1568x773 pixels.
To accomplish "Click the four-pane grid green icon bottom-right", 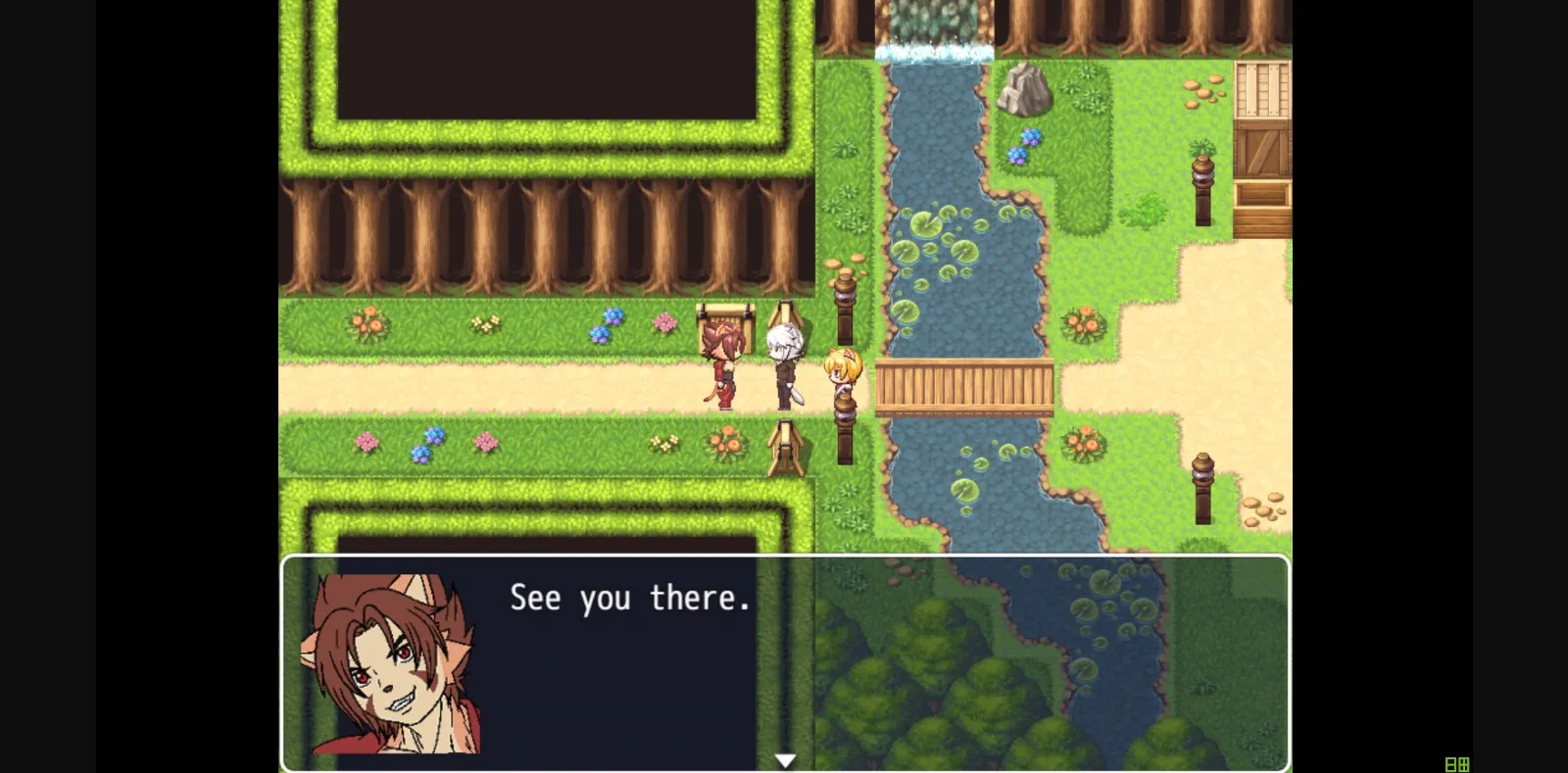I will 1464,764.
